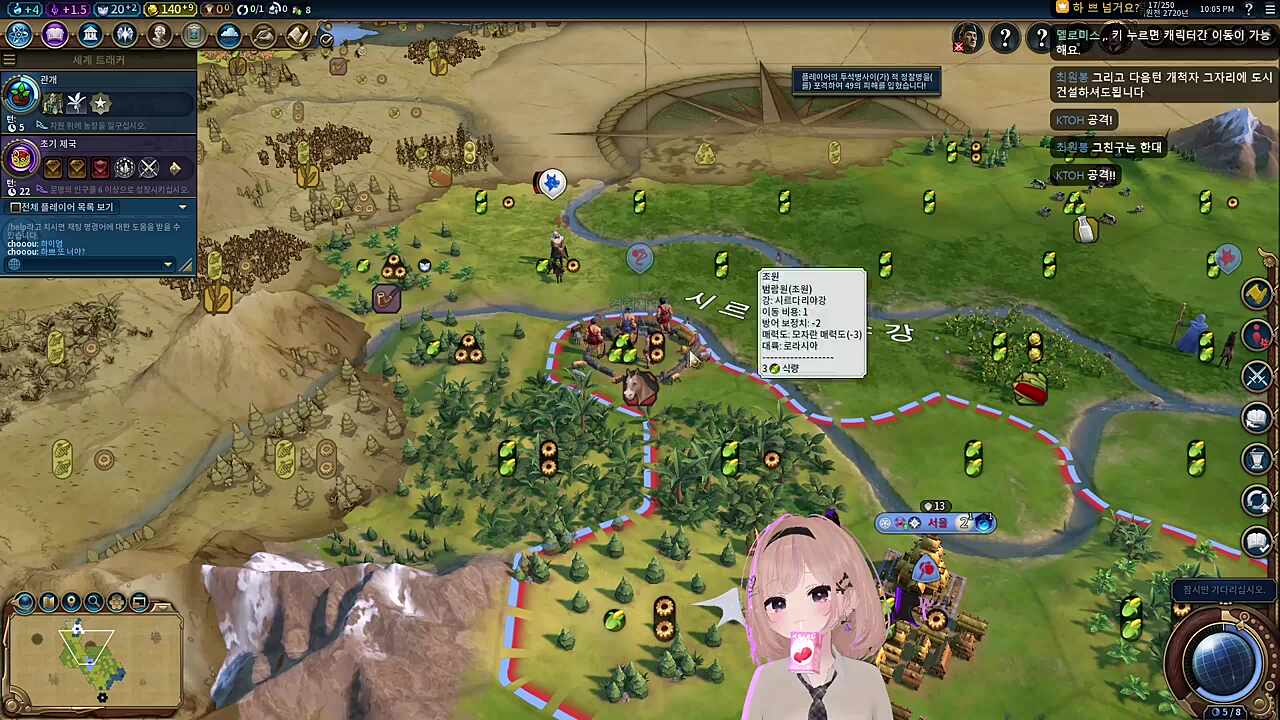Viewport: 1280px width, 720px height.
Task: Open the government screen icon
Action: coord(90,35)
